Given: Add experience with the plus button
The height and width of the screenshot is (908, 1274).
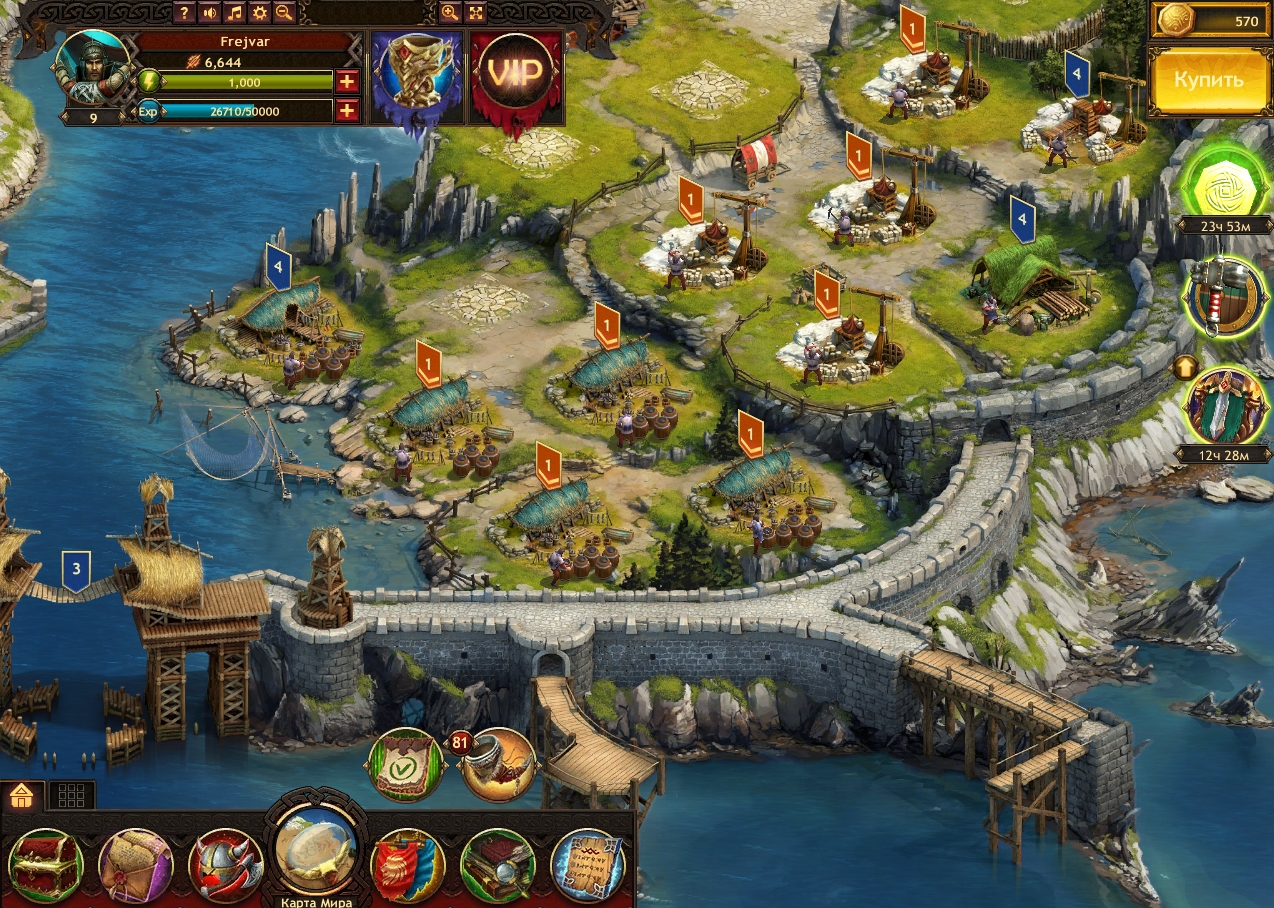Looking at the screenshot, I should point(347,111).
